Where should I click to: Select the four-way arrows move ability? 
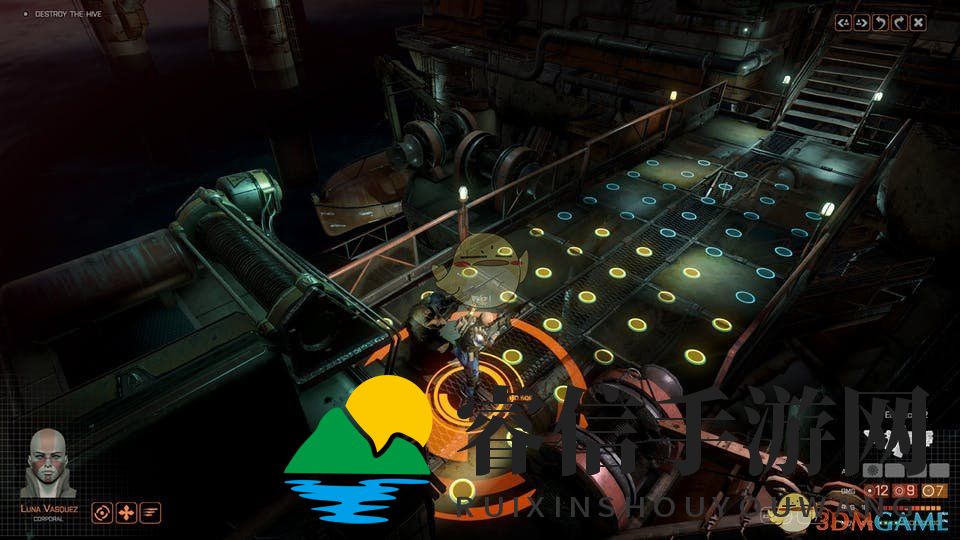[x=126, y=512]
